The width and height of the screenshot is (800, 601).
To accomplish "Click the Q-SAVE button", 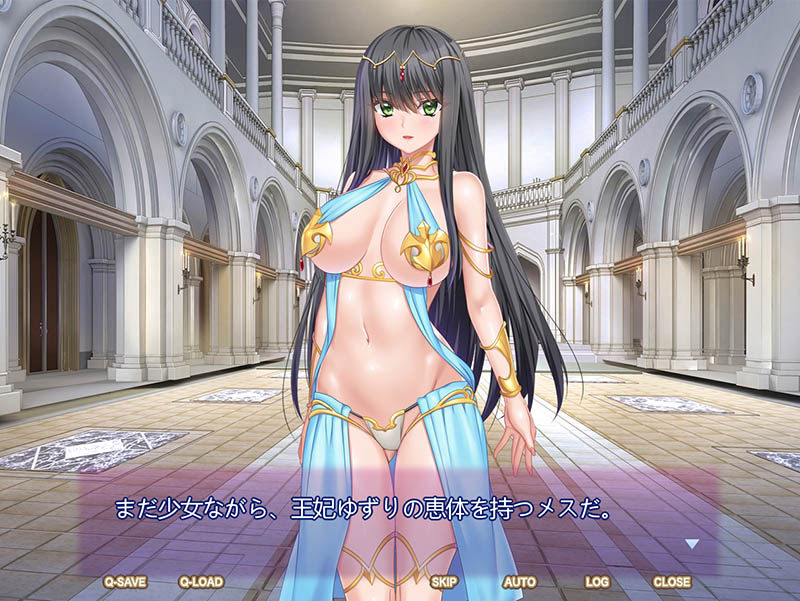I will (123, 581).
